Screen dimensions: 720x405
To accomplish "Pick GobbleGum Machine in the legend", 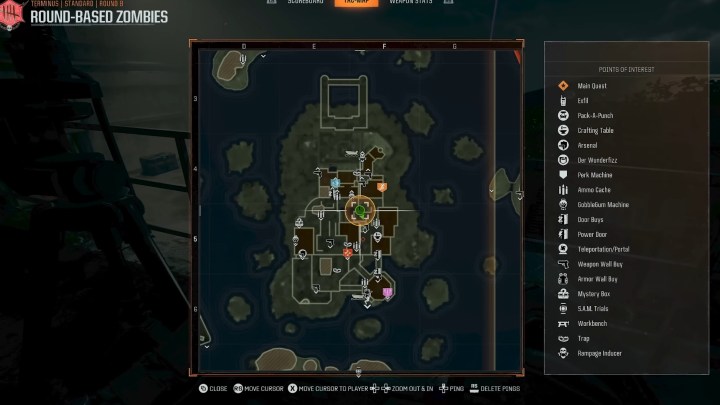I will (x=601, y=204).
